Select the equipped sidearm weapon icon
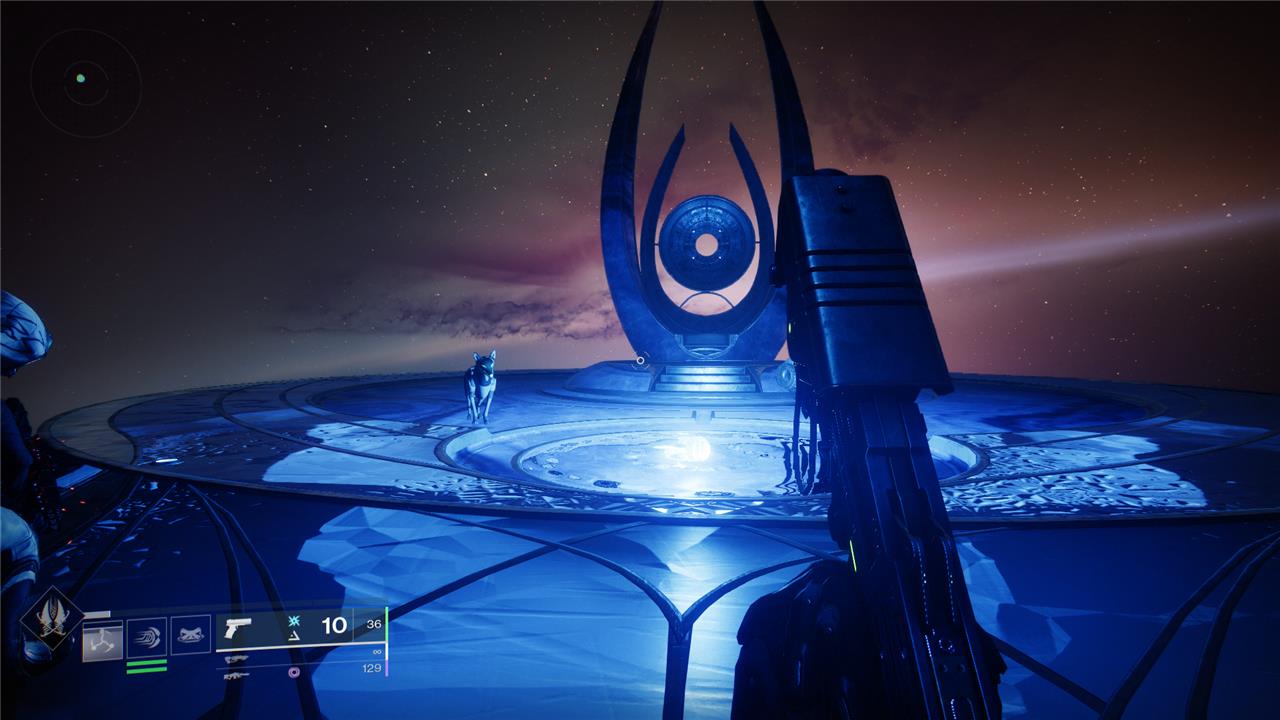This screenshot has height=720, width=1280. click(238, 628)
